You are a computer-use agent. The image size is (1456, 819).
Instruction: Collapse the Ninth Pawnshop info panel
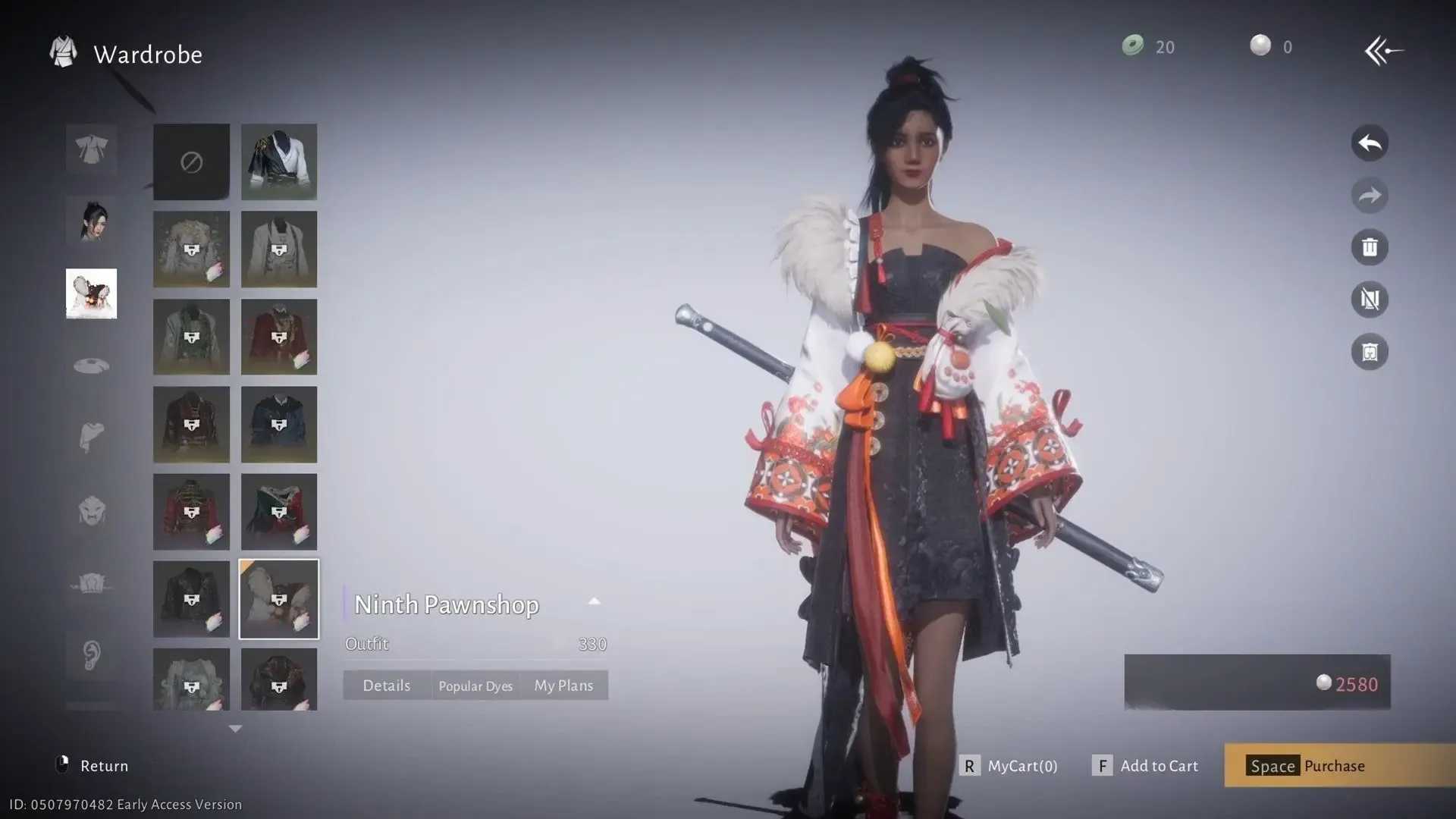(595, 601)
